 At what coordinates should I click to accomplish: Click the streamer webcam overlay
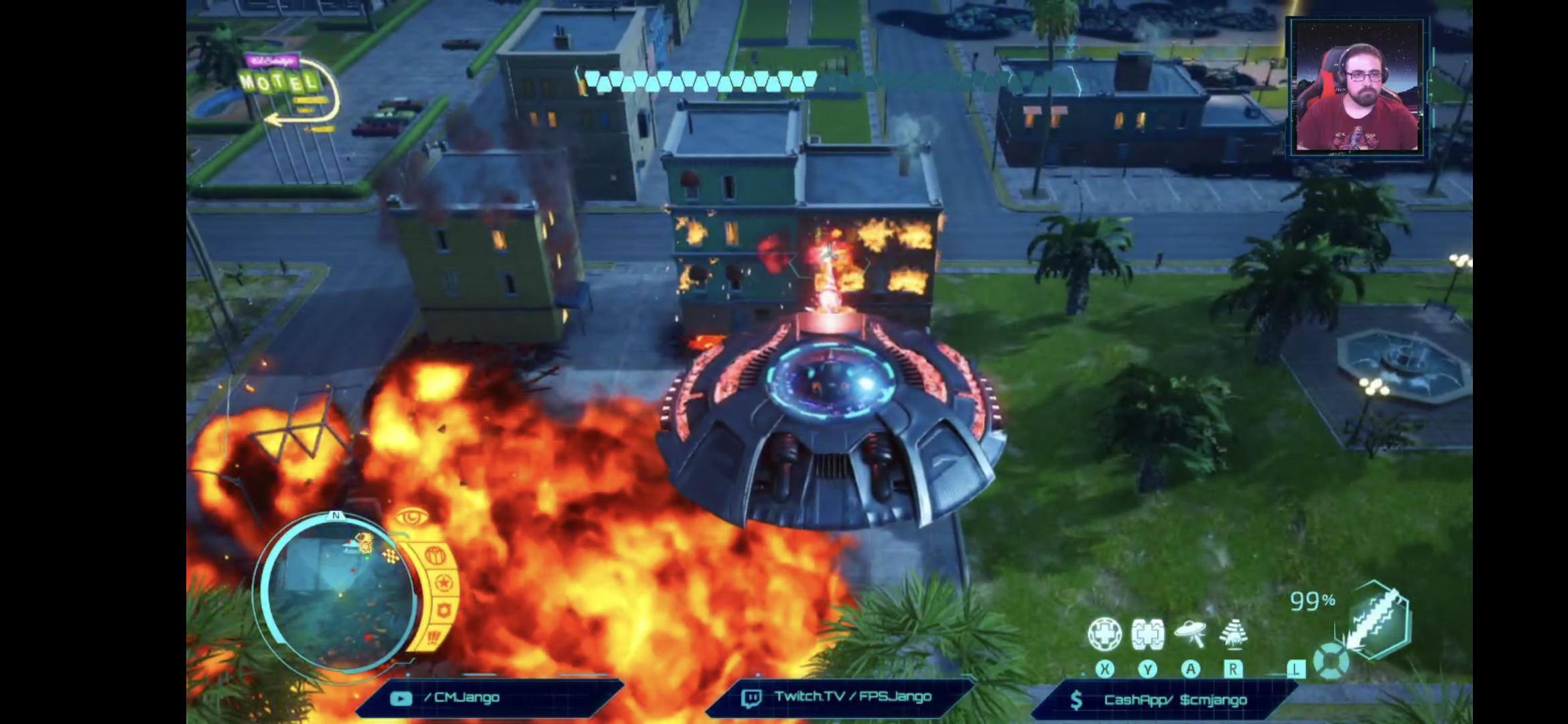click(1358, 87)
